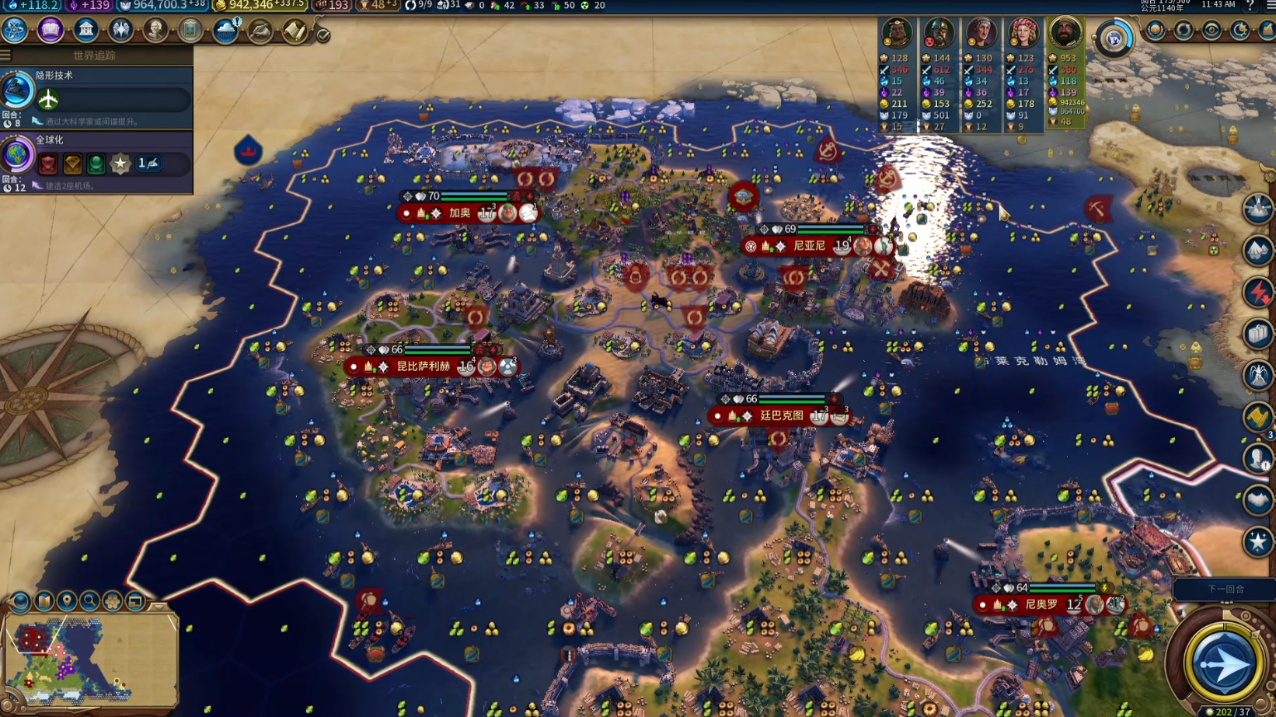
Task: Open the map search magnifier button
Action: point(90,601)
